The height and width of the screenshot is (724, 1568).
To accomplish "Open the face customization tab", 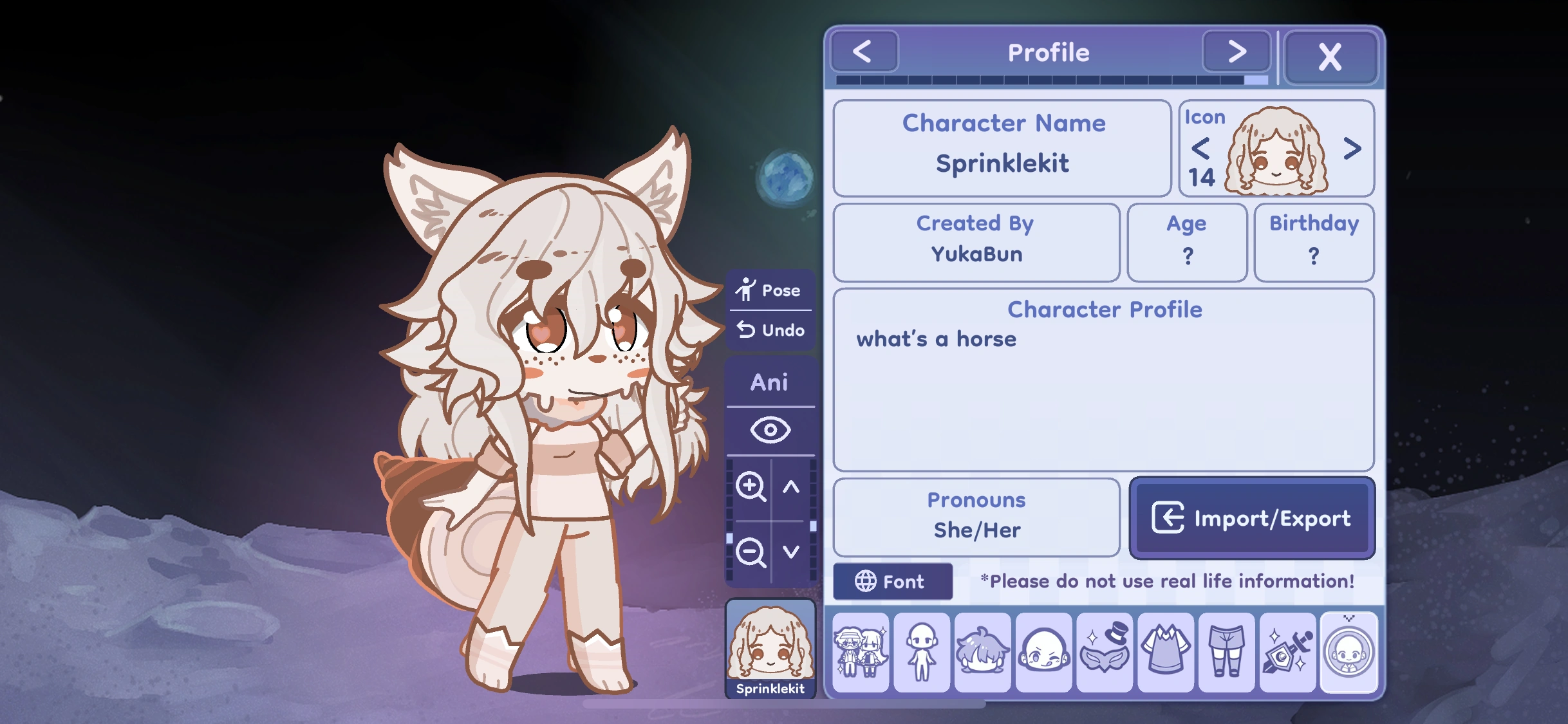I will [x=1043, y=653].
